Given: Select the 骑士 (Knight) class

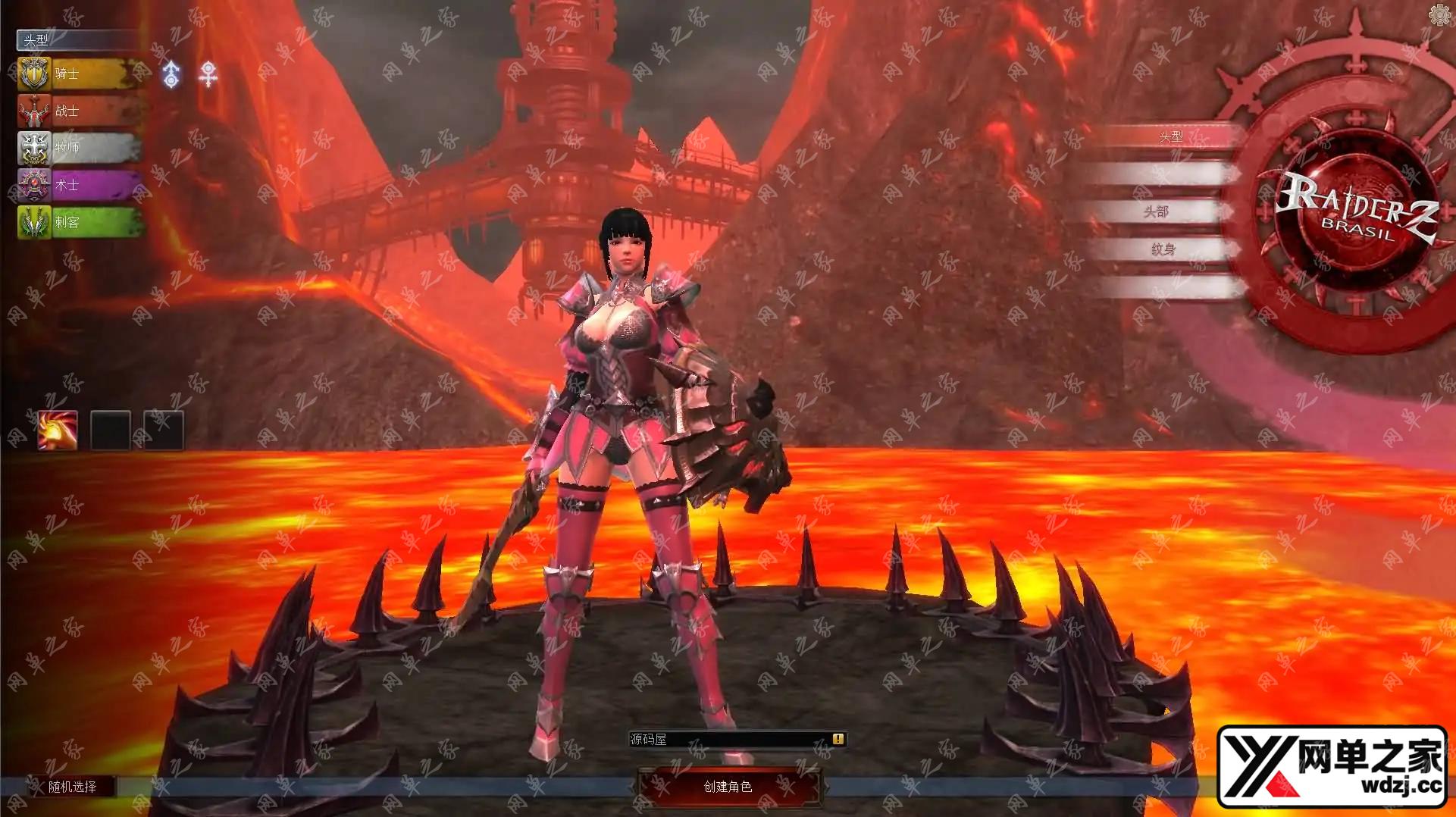Looking at the screenshot, I should [79, 74].
